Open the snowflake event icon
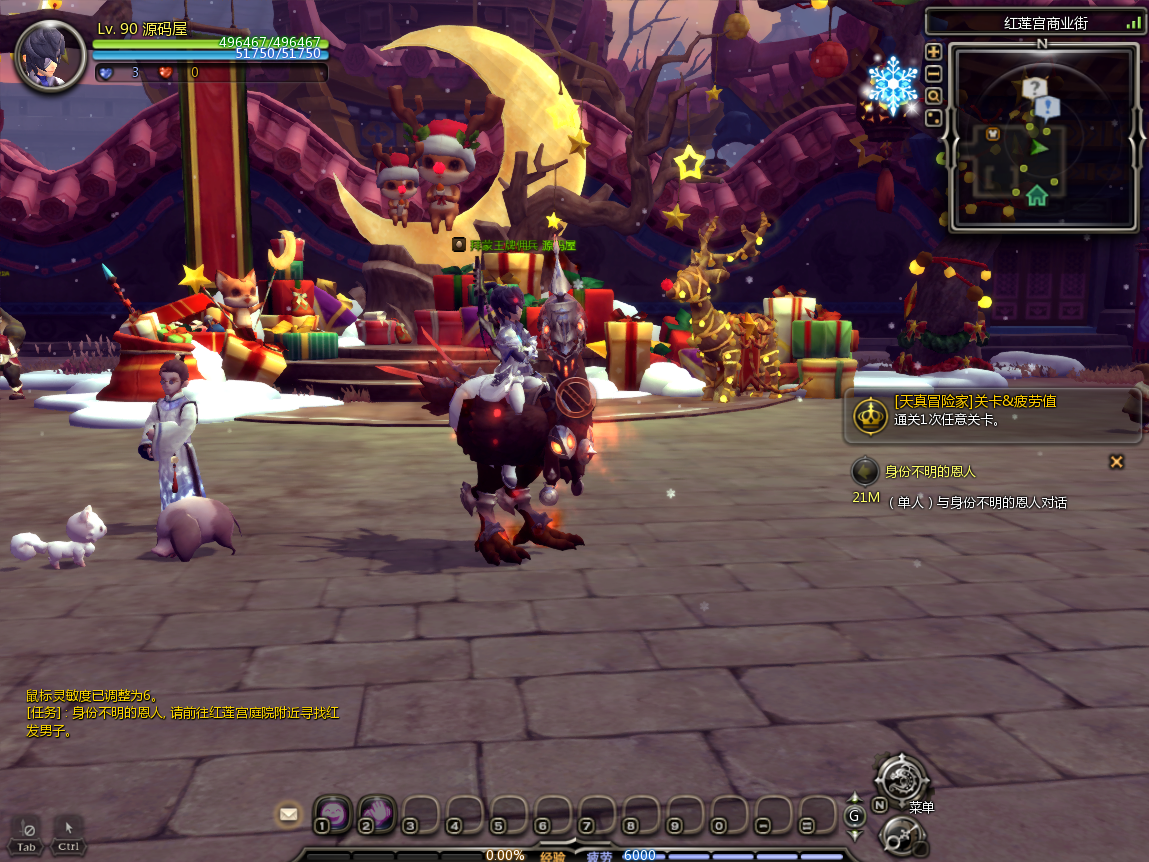This screenshot has height=862, width=1149. click(x=892, y=84)
